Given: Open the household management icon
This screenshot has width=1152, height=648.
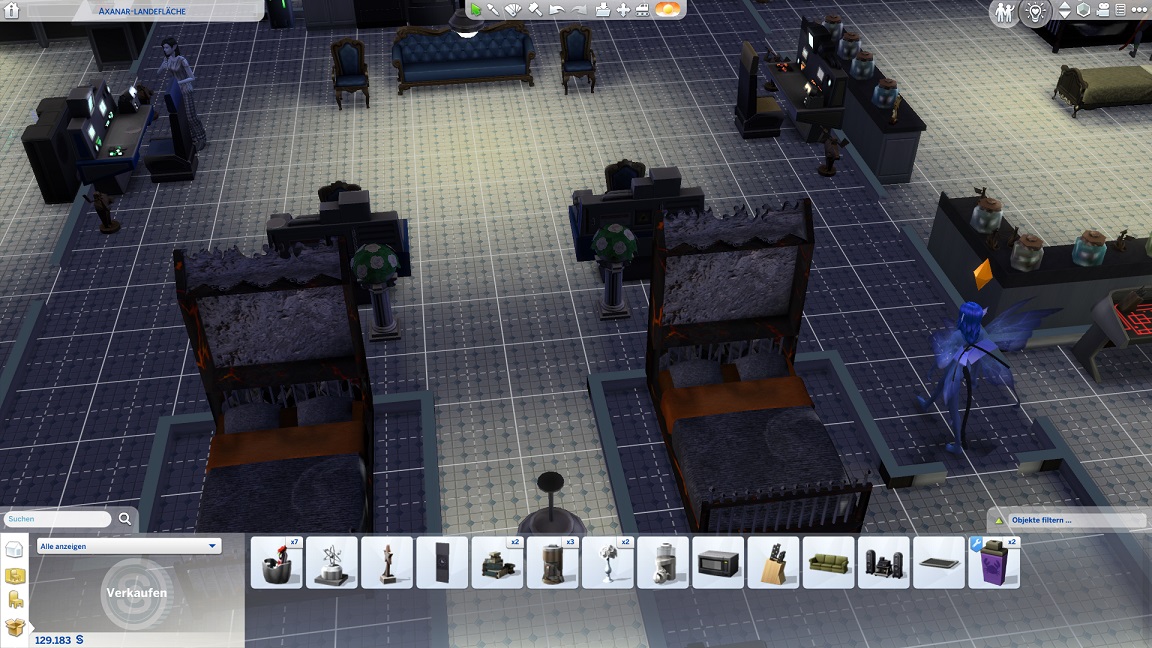Looking at the screenshot, I should tap(1004, 13).
